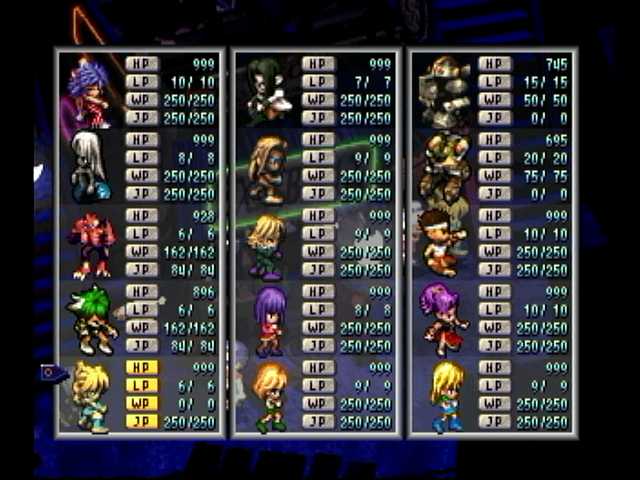This screenshot has height=480, width=640.
Task: Choose the long blonde girl in blue outfit
Action: (x=446, y=396)
